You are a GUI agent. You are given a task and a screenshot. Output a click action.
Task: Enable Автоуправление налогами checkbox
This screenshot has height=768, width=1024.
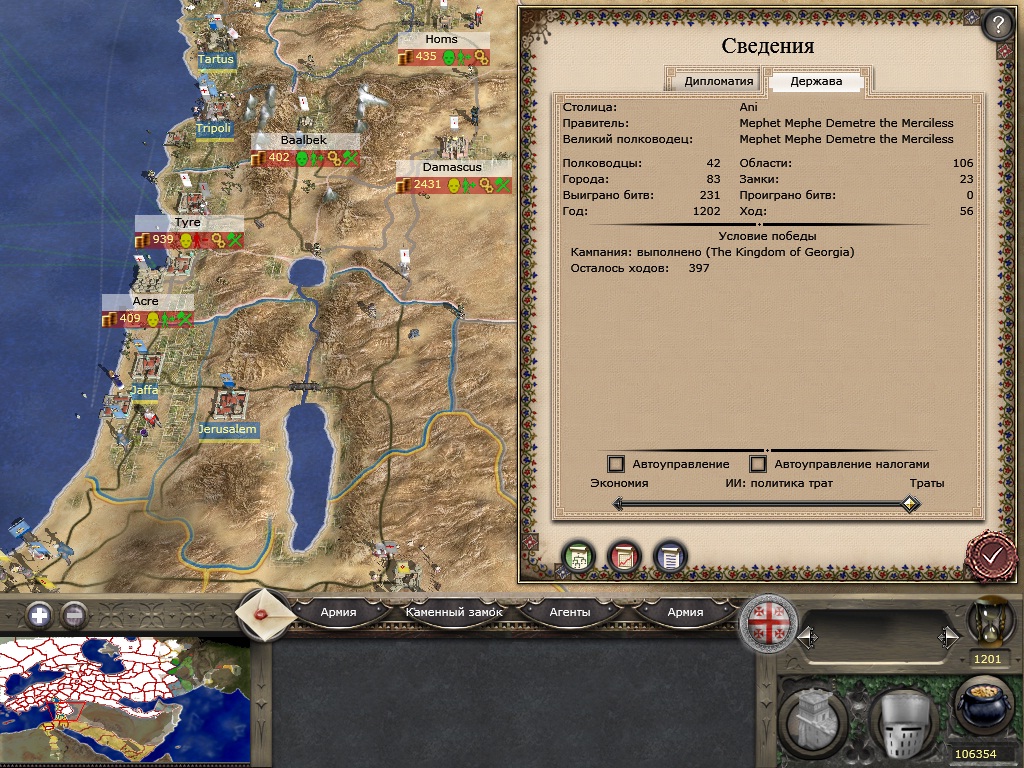tap(758, 464)
